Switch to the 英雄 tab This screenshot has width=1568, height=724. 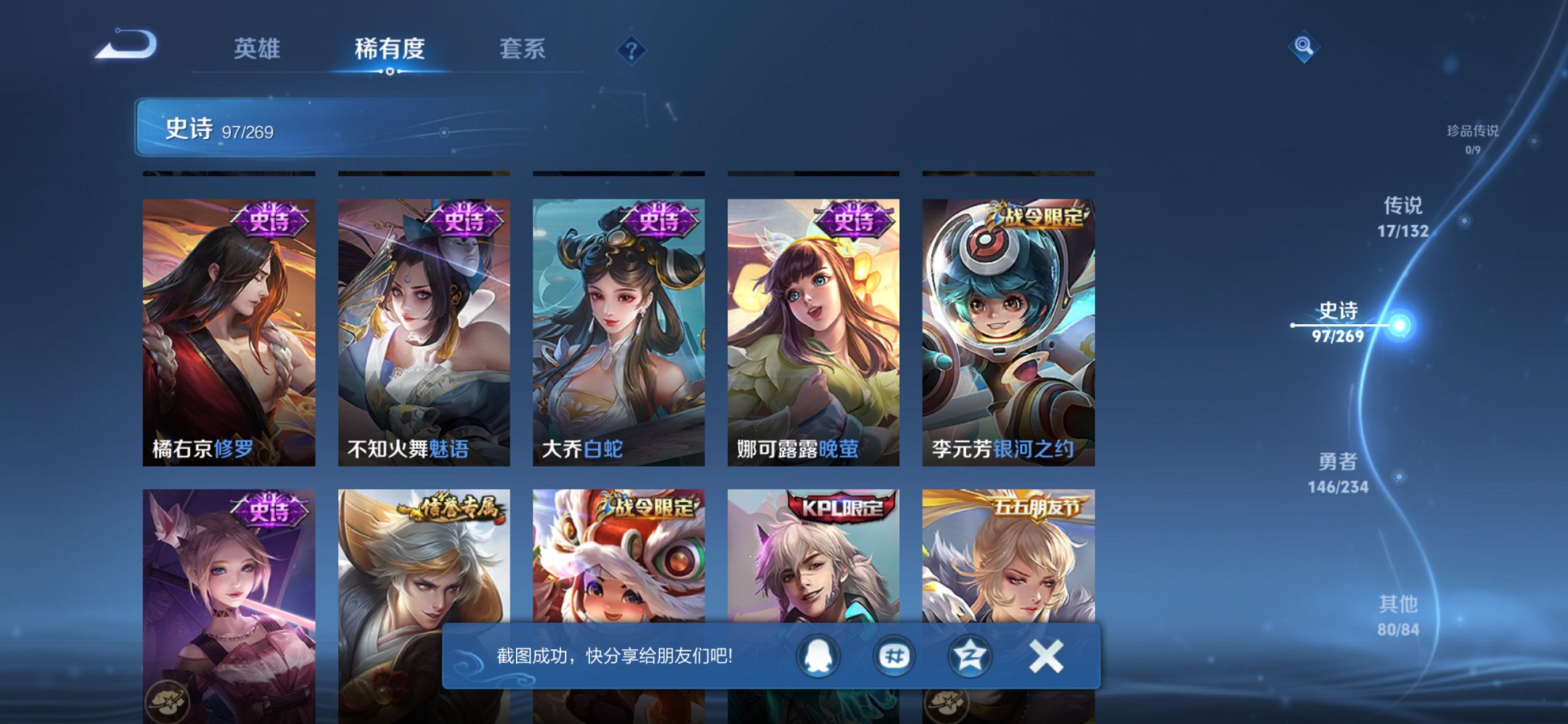256,50
